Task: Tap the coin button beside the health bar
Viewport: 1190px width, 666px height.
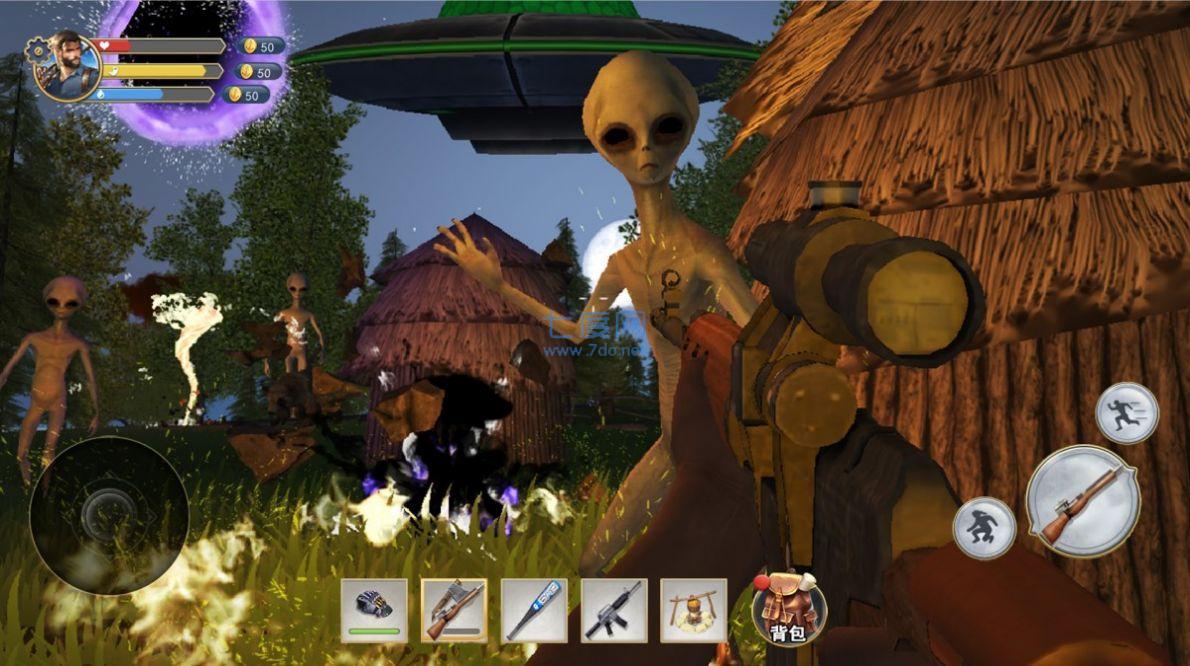Action: pos(261,46)
